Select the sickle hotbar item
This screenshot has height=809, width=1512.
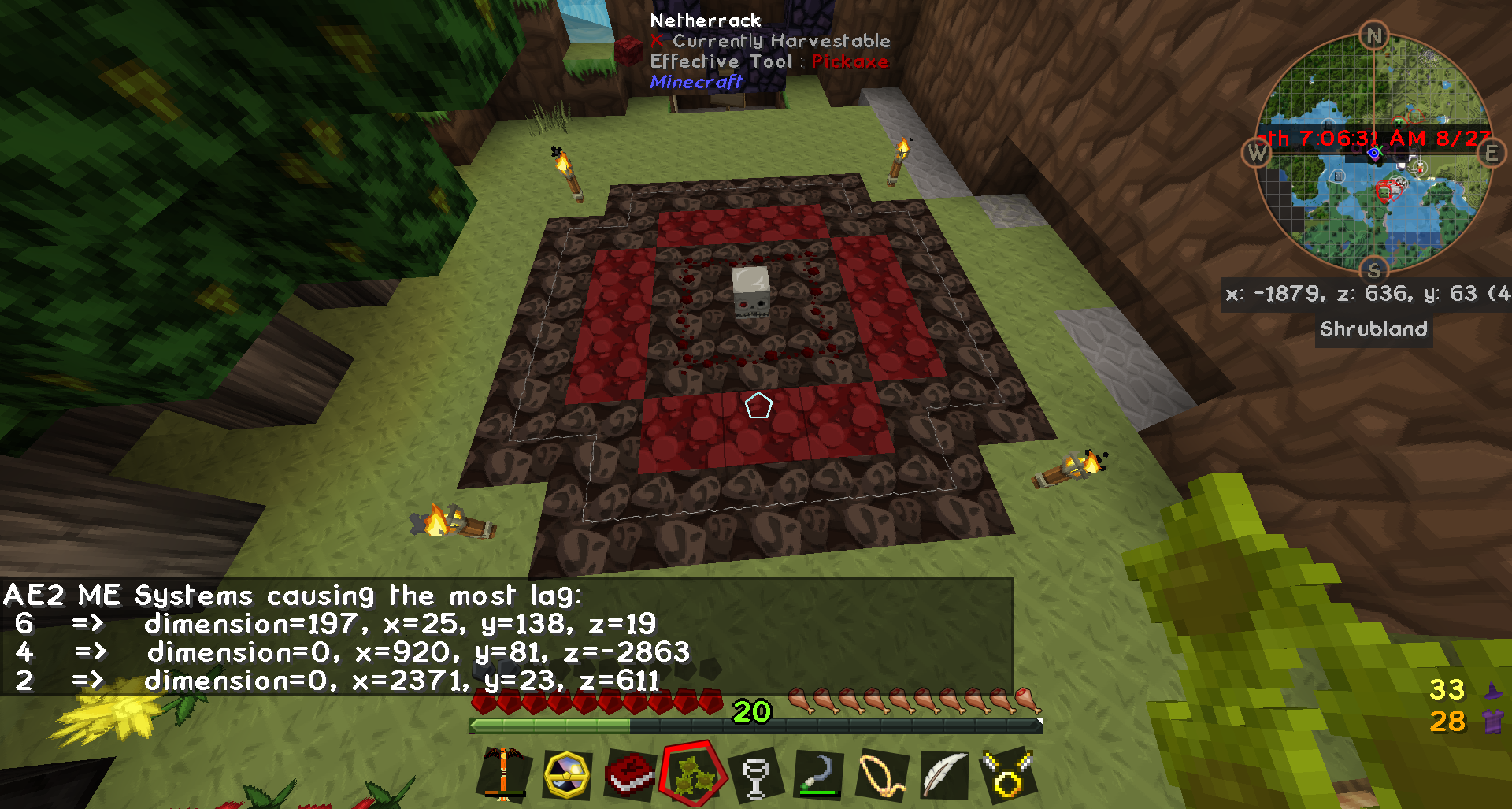click(x=819, y=776)
